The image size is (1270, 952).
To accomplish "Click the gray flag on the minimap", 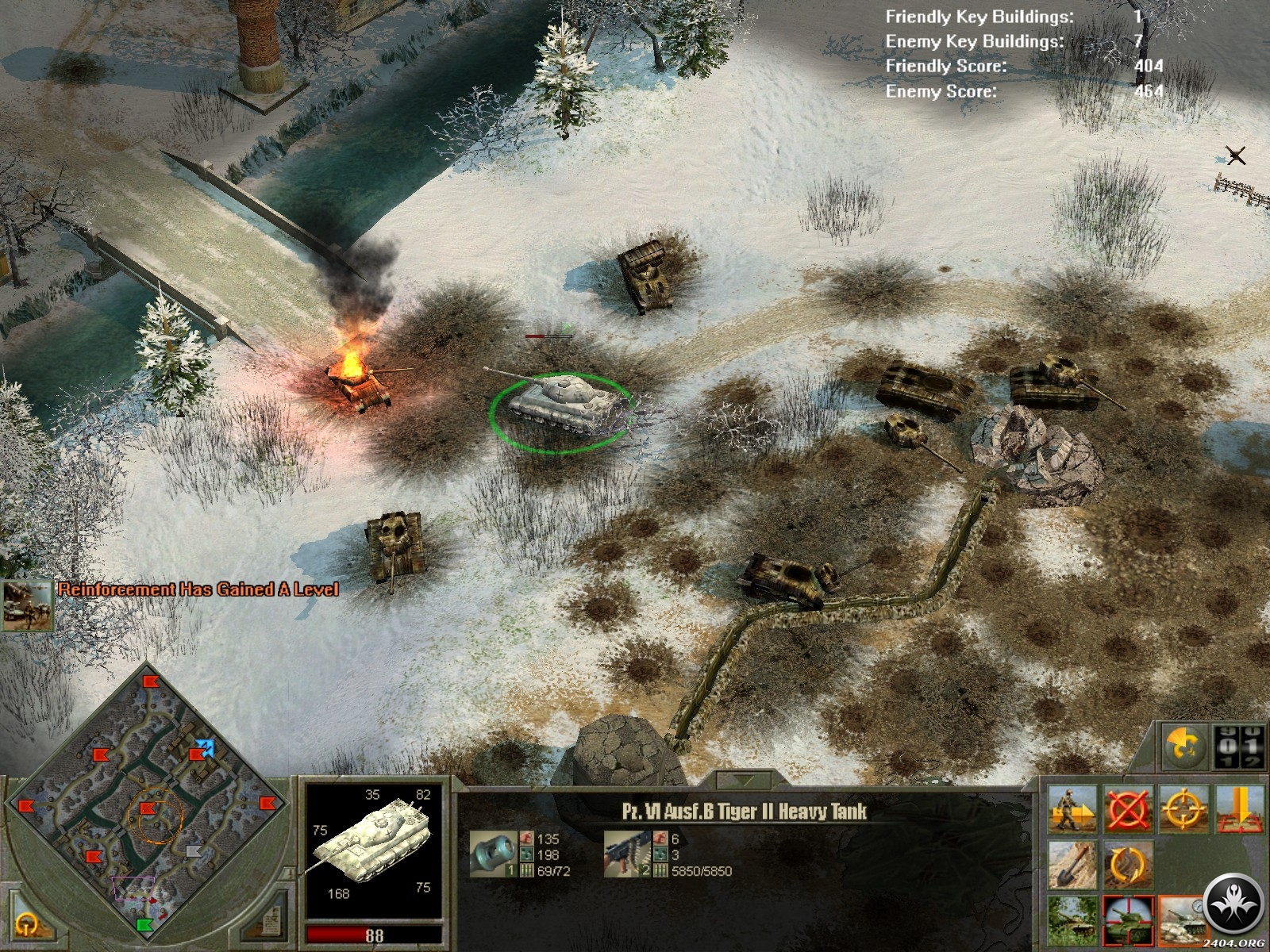I will pos(193,851).
